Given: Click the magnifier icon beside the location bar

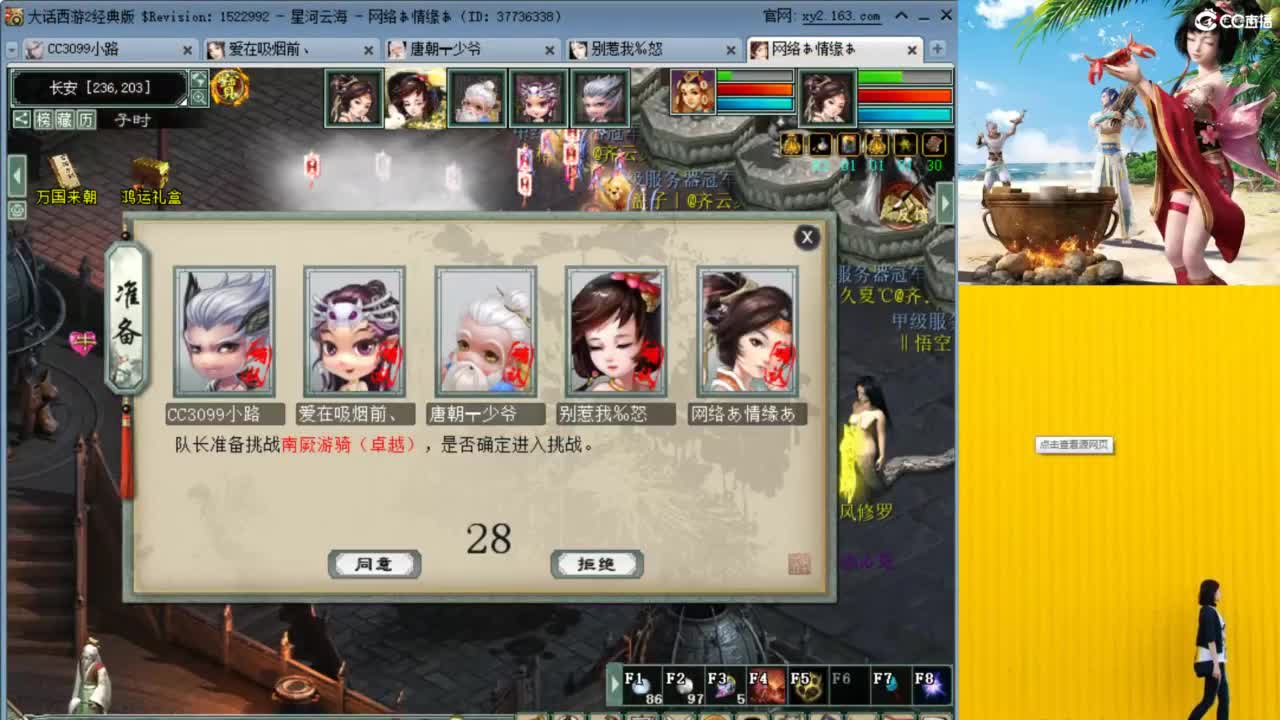Looking at the screenshot, I should click(x=200, y=96).
